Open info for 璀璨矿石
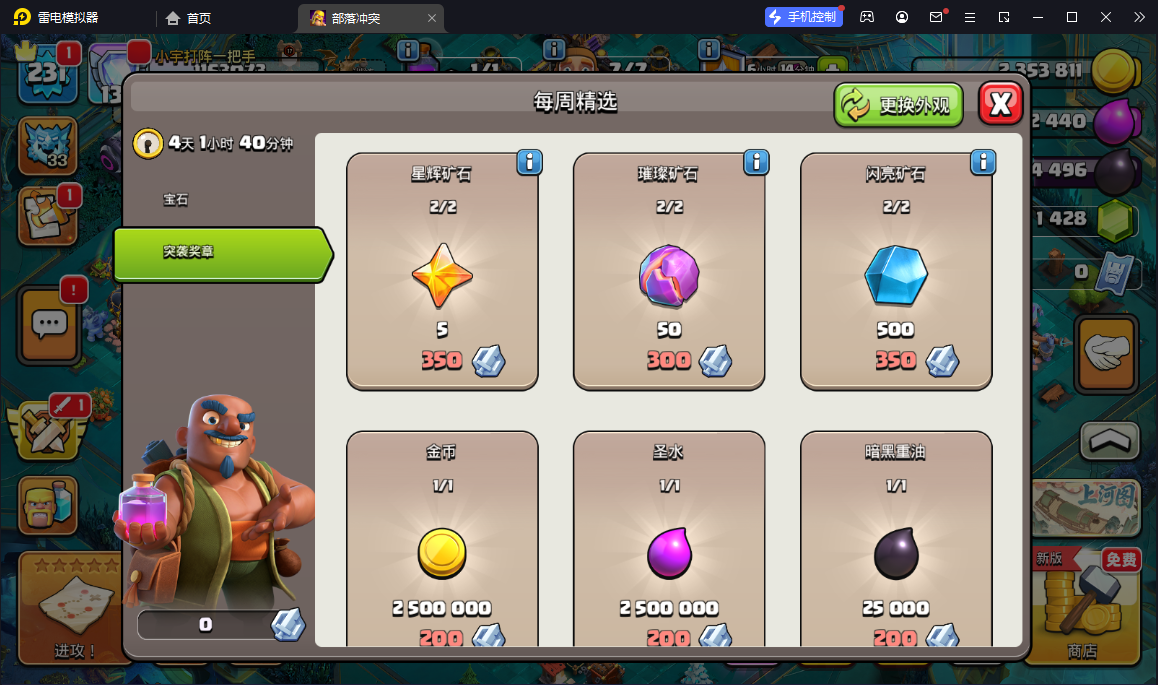 tap(756, 162)
